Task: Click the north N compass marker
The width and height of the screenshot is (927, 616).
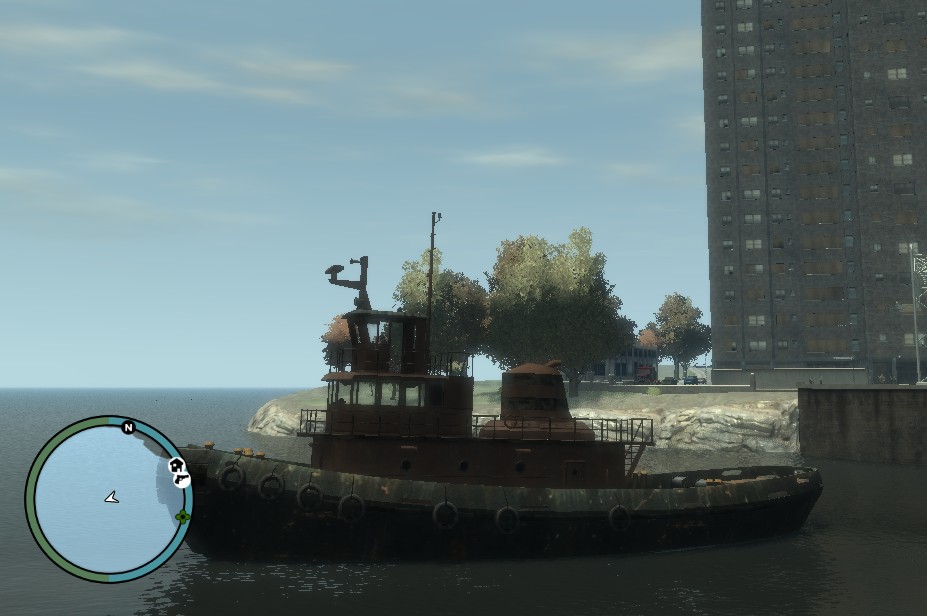Action: 128,428
